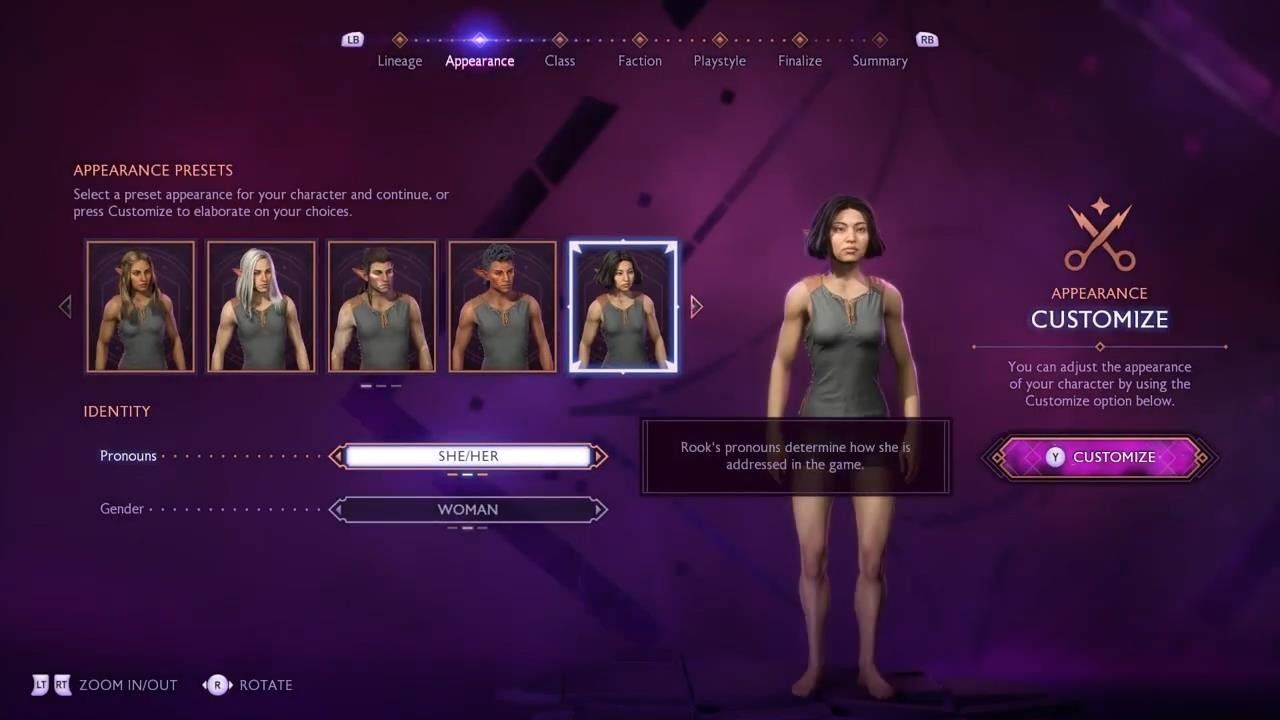Switch to the Lineage tab
Image resolution: width=1280 pixels, height=720 pixels.
pos(400,60)
